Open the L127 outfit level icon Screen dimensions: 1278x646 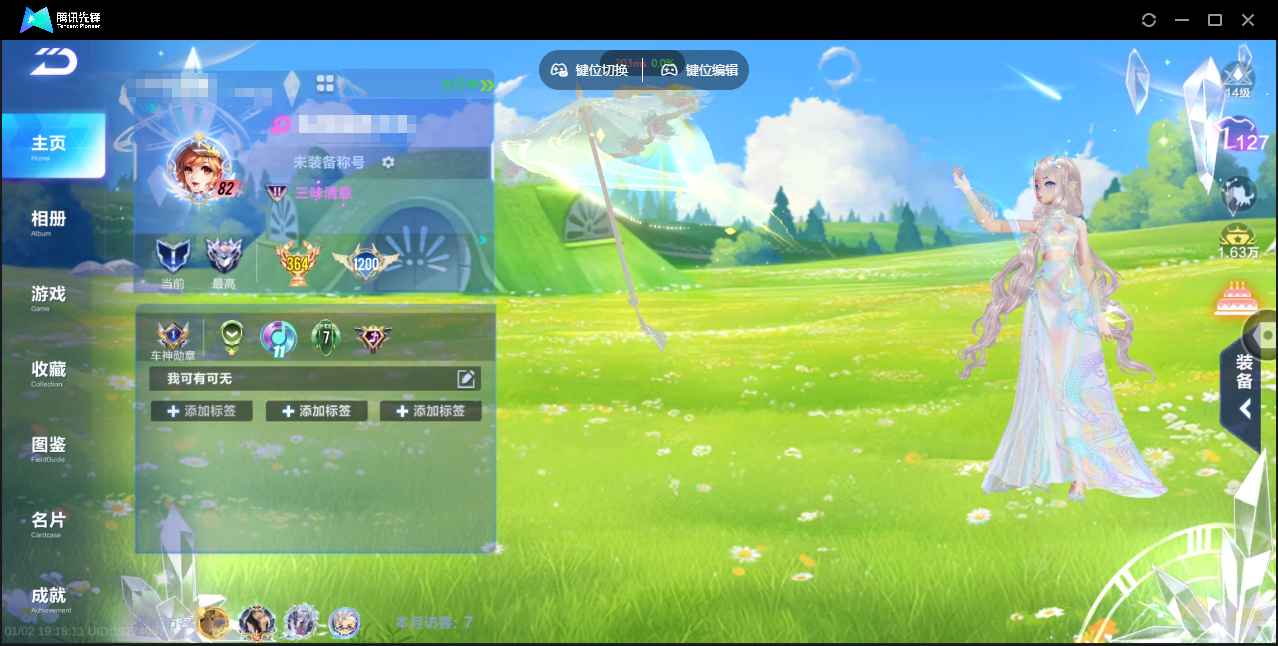click(x=1241, y=140)
